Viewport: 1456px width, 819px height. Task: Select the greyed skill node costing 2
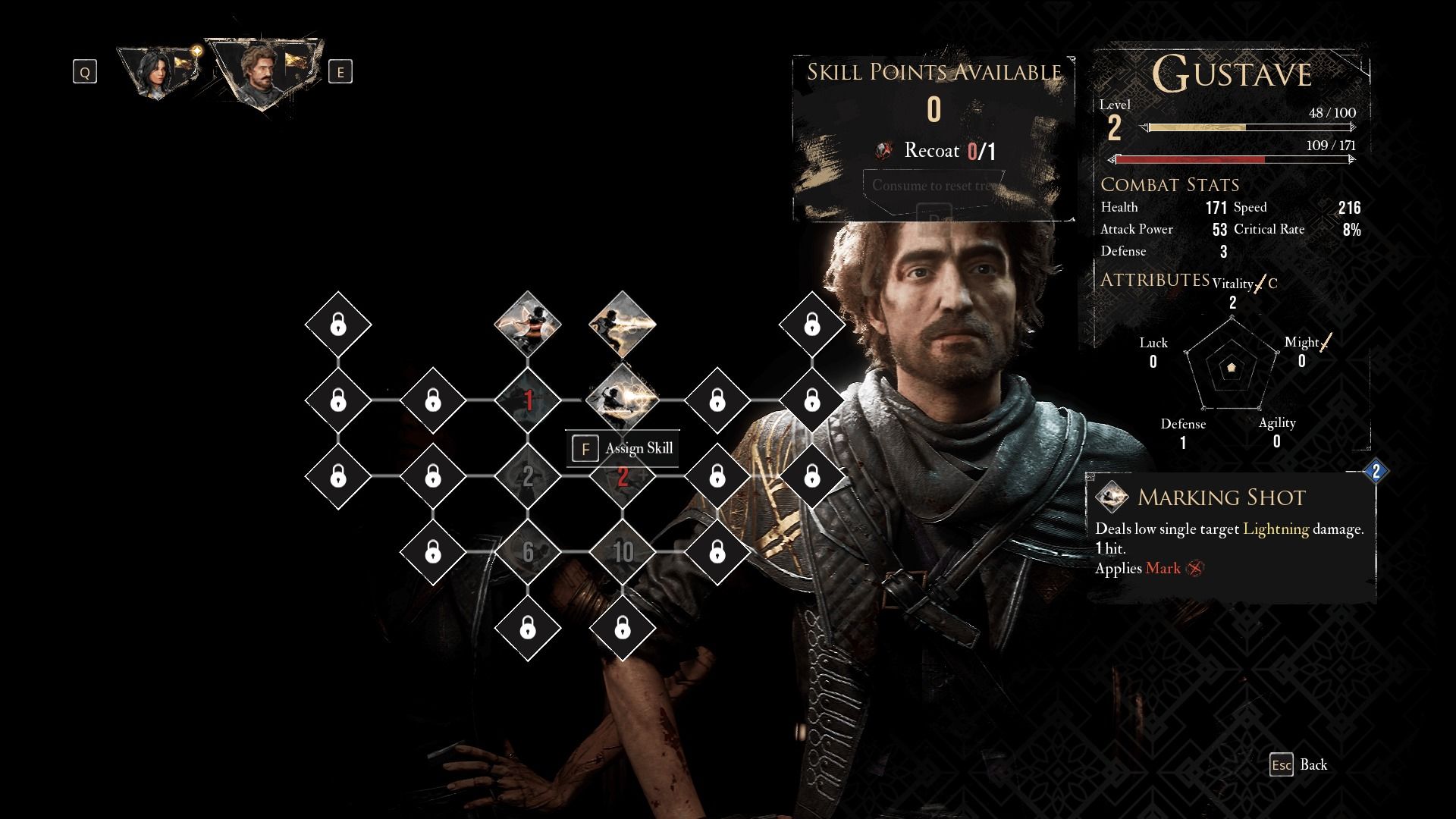tap(528, 476)
